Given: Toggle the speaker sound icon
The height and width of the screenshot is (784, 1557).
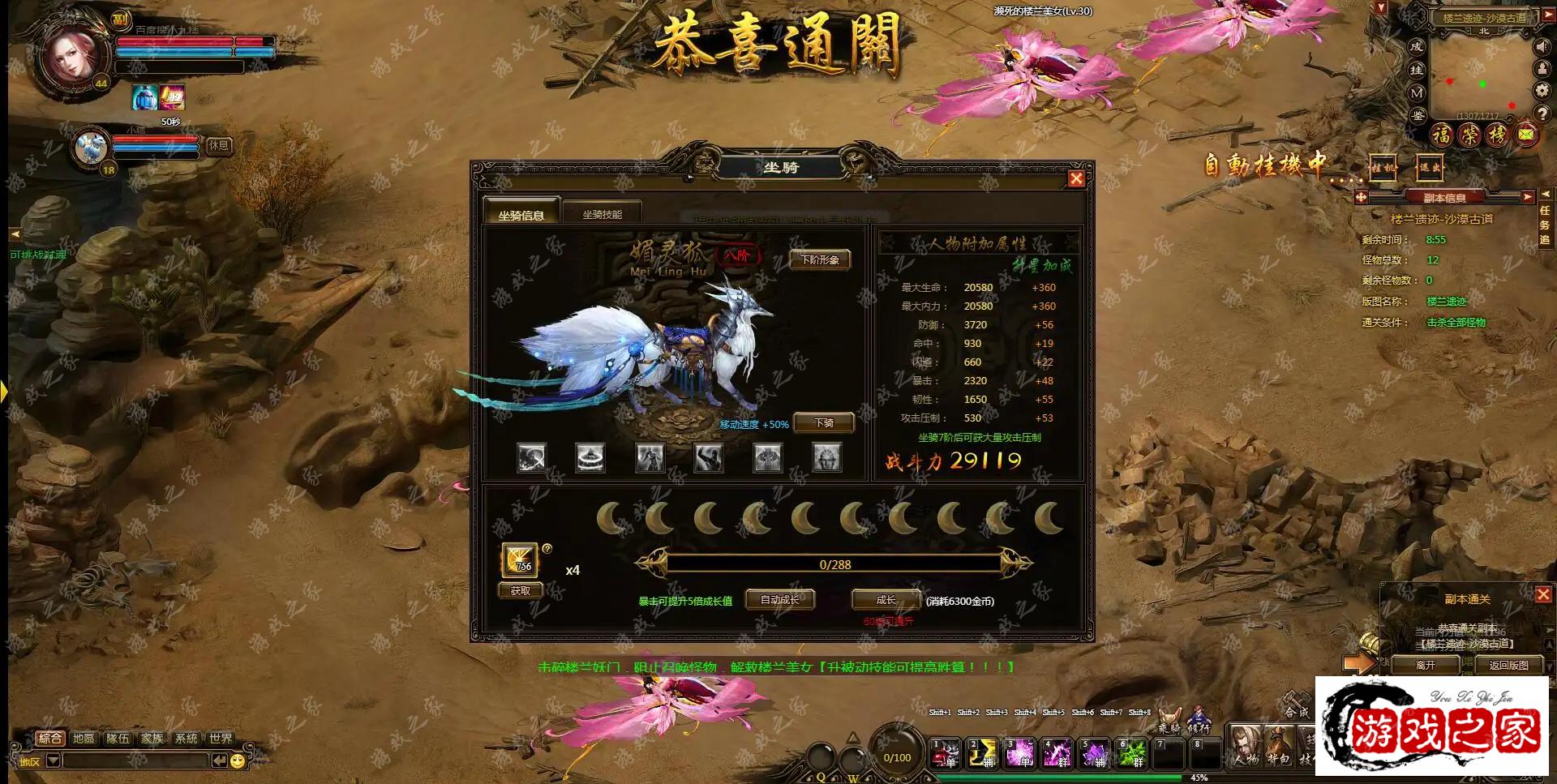Looking at the screenshot, I should click(x=1541, y=46).
